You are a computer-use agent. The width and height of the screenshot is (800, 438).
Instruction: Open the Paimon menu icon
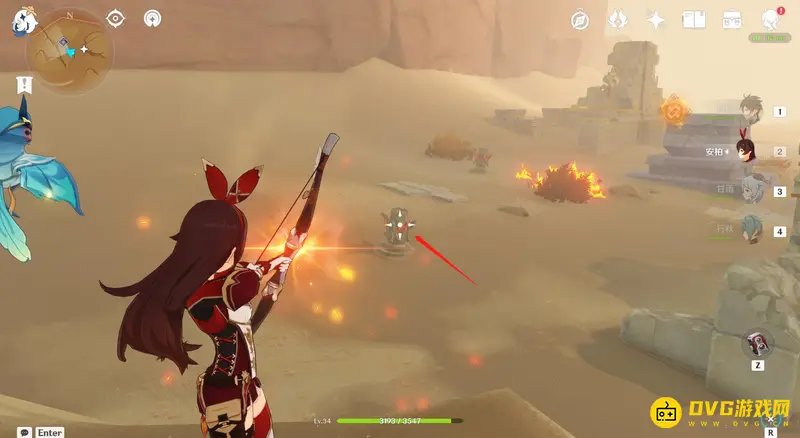(x=20, y=22)
